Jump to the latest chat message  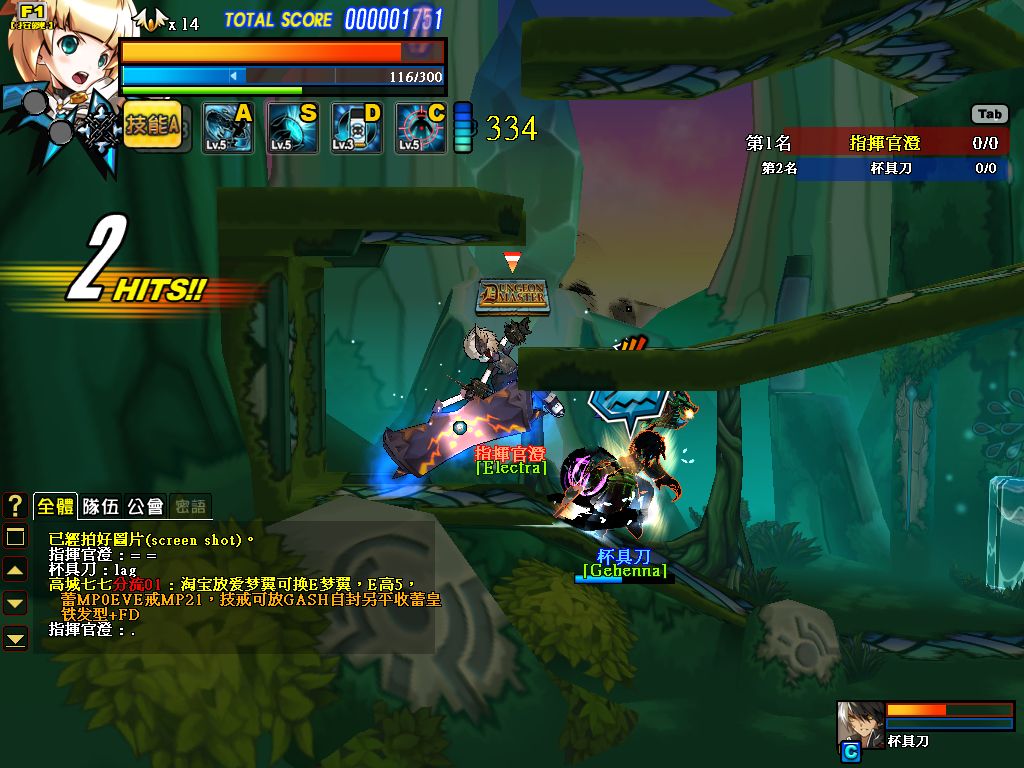point(15,637)
